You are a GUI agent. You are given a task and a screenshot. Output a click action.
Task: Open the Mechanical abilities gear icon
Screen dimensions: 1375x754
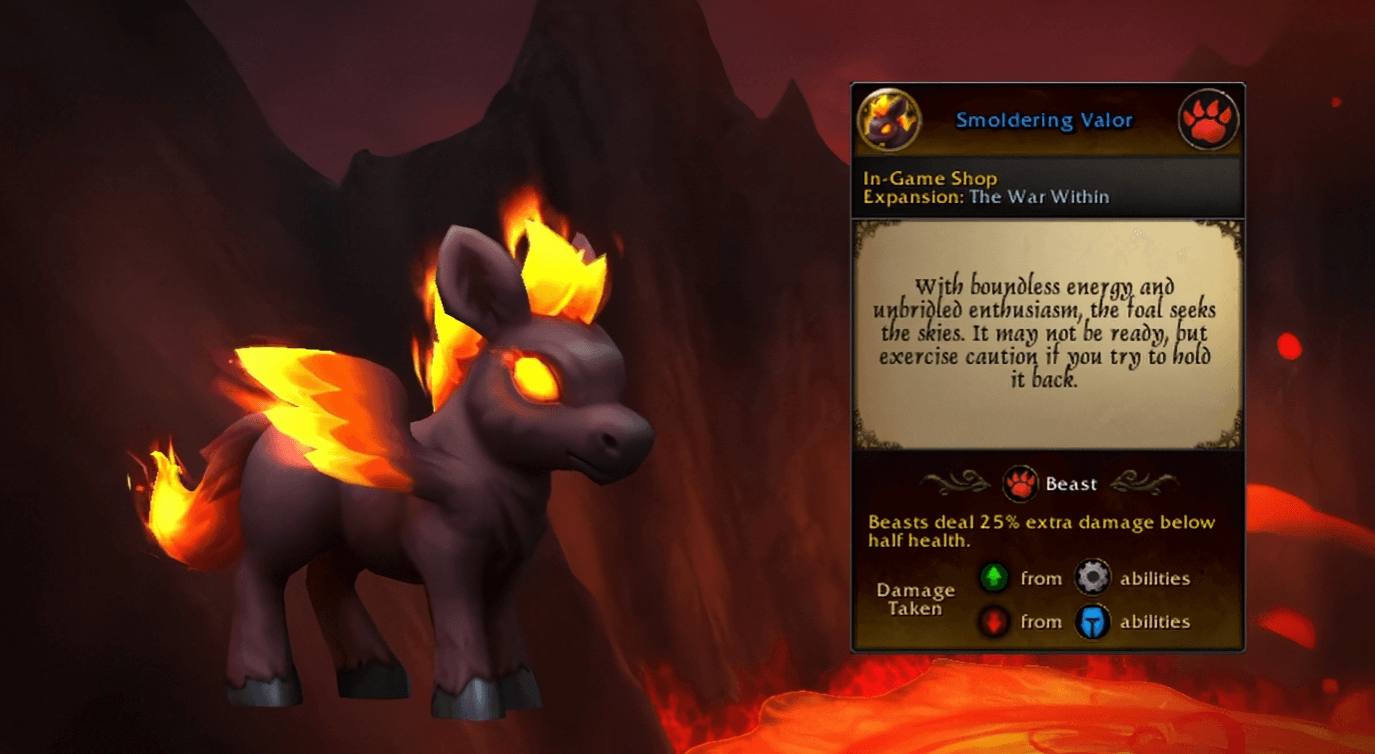pos(1093,577)
